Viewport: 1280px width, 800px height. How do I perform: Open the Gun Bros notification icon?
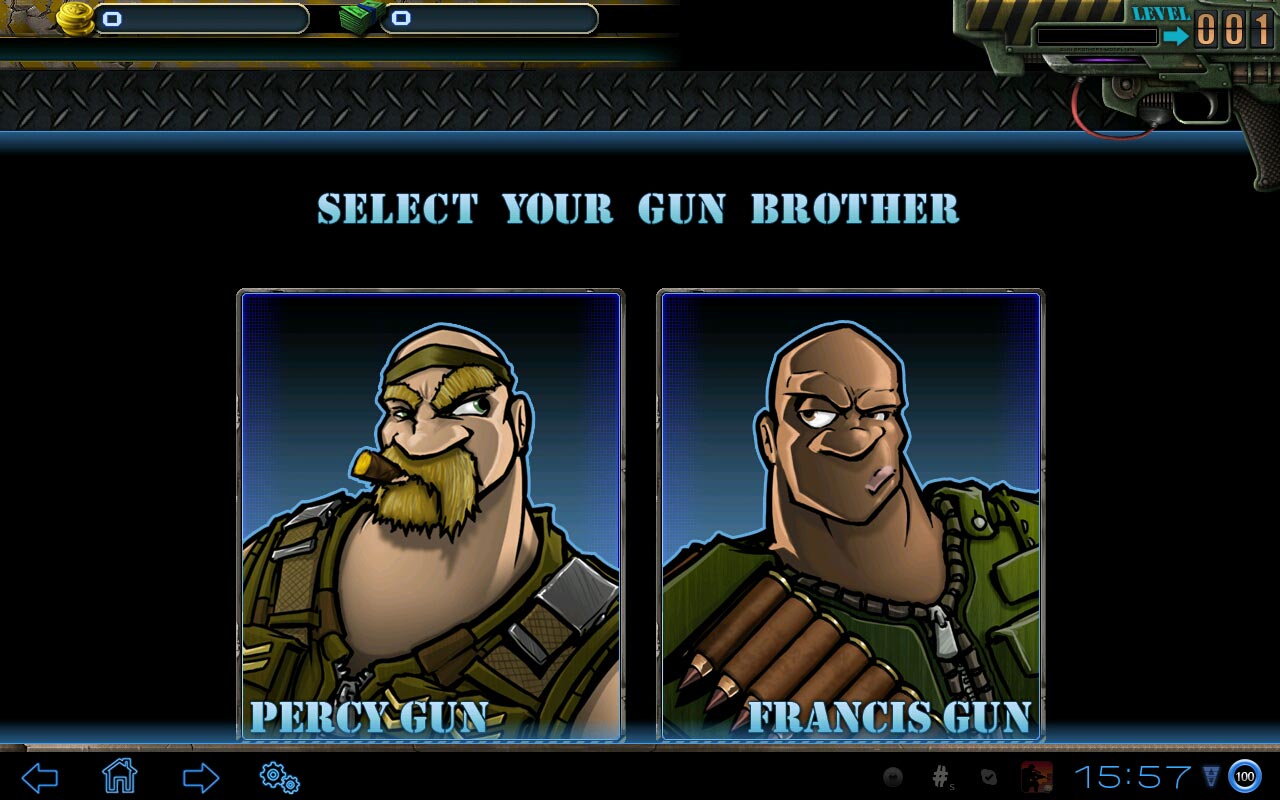point(1036,777)
